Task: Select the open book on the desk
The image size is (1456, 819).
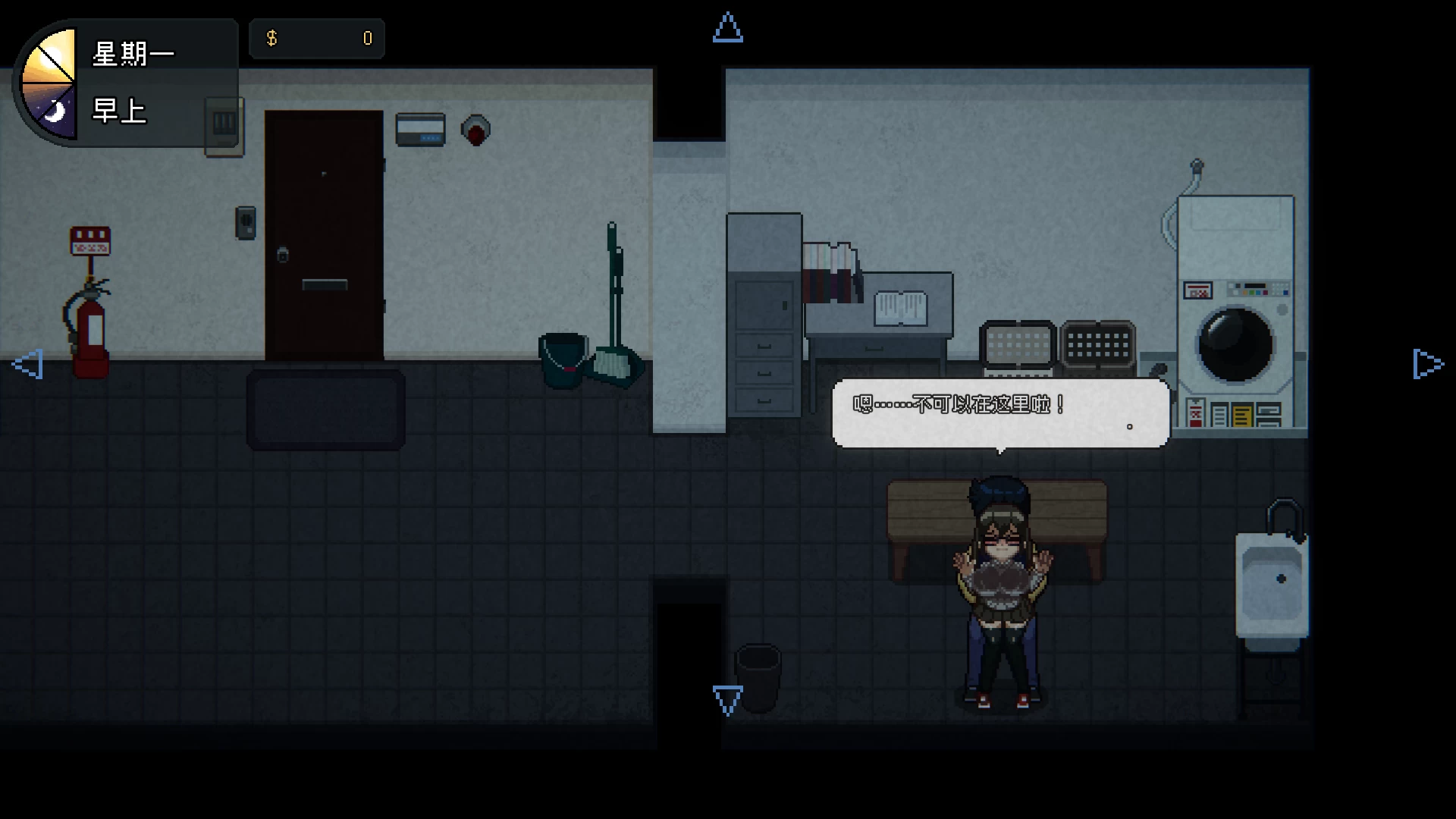Action: click(902, 307)
